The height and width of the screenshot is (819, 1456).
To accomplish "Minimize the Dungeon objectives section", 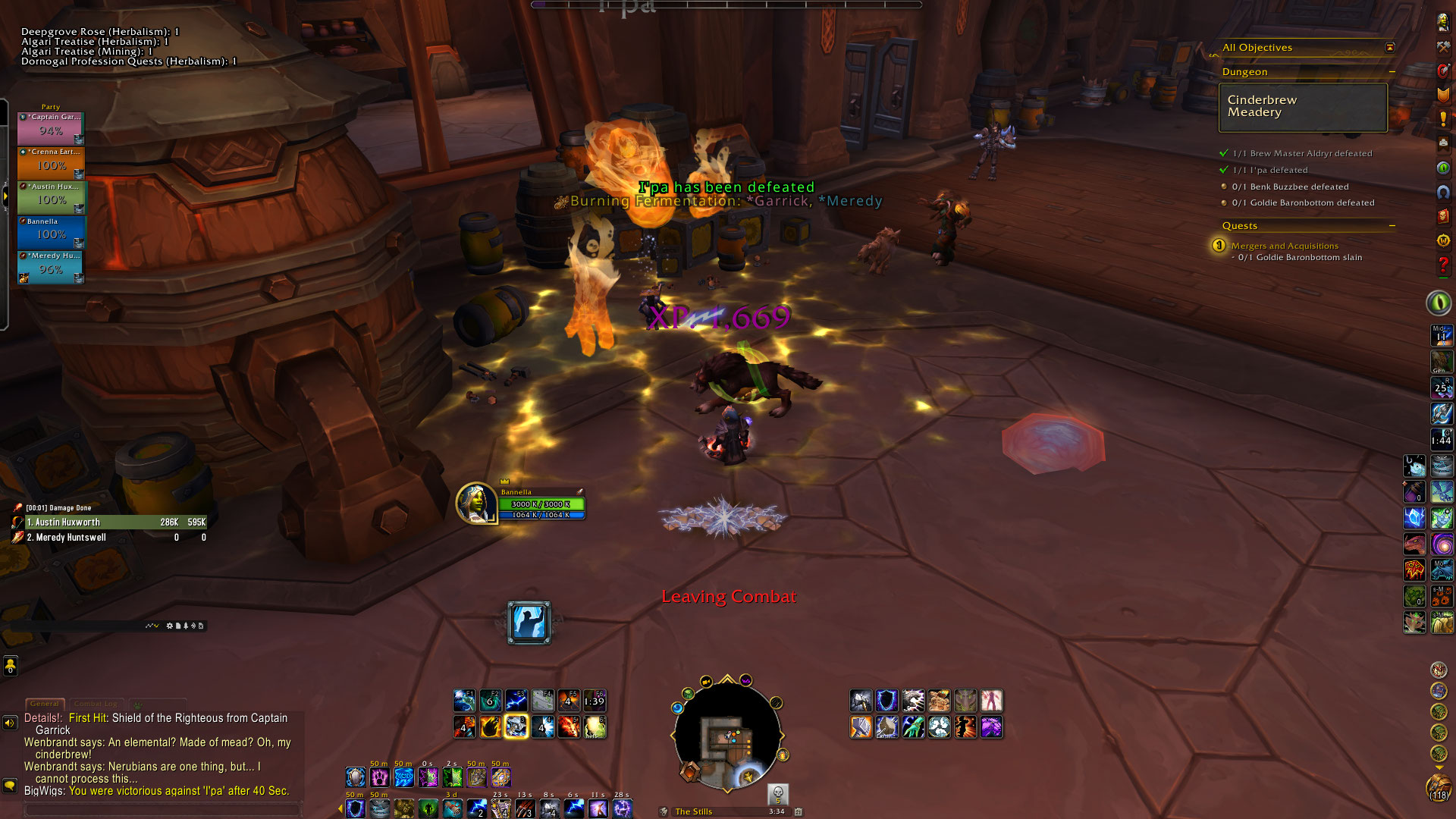I will point(1392,72).
